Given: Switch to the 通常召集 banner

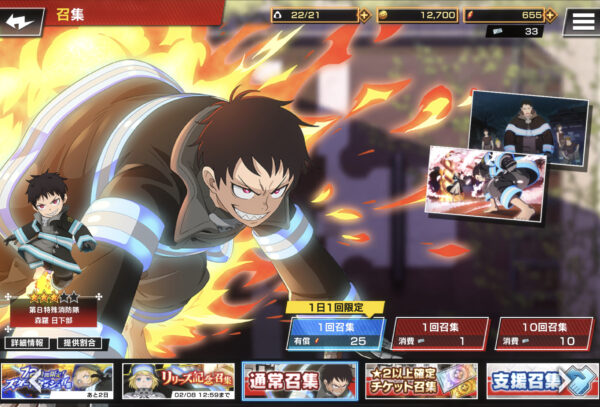Looking at the screenshot, I should pyautogui.click(x=299, y=380).
